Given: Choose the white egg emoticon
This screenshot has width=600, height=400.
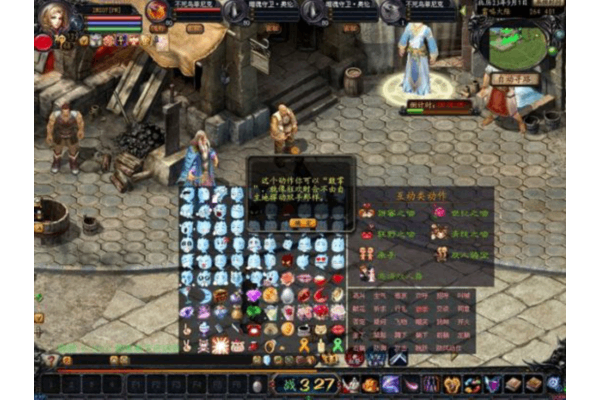Looking at the screenshot, I should click(x=287, y=295).
